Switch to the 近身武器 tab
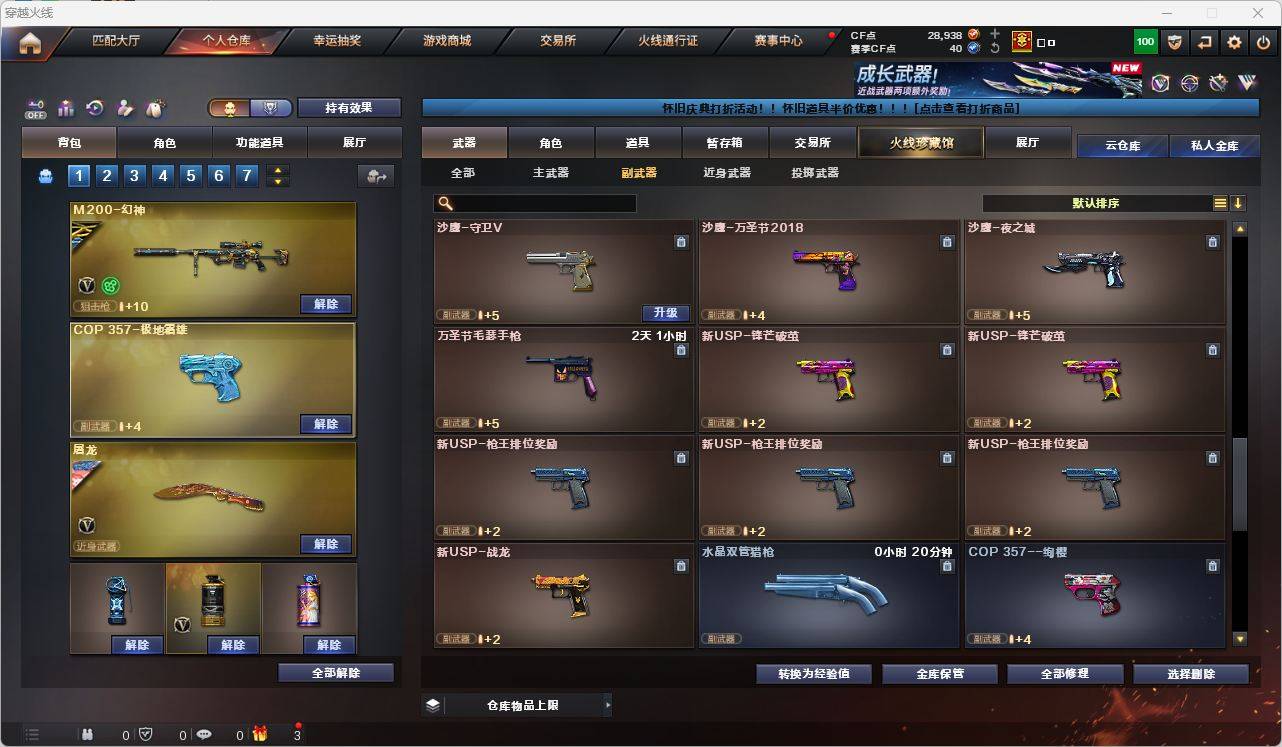This screenshot has width=1282, height=747. click(x=733, y=172)
